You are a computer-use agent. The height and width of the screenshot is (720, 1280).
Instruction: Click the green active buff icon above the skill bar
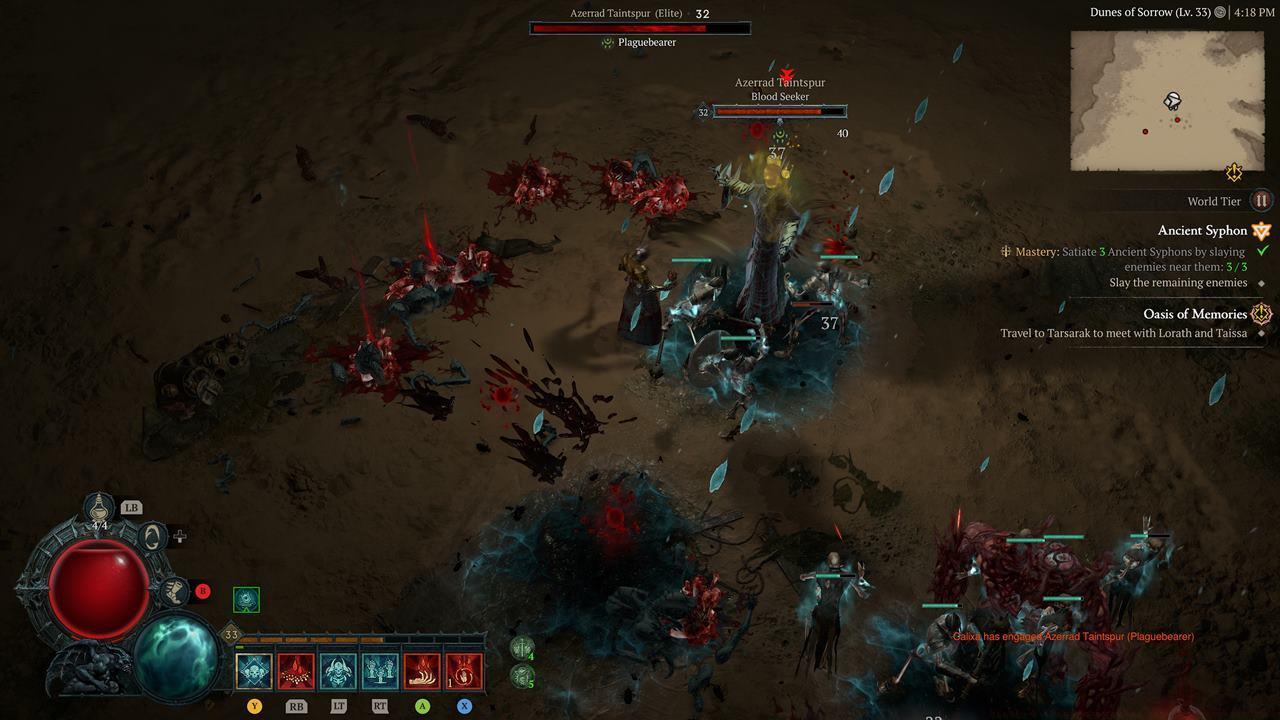[246, 598]
